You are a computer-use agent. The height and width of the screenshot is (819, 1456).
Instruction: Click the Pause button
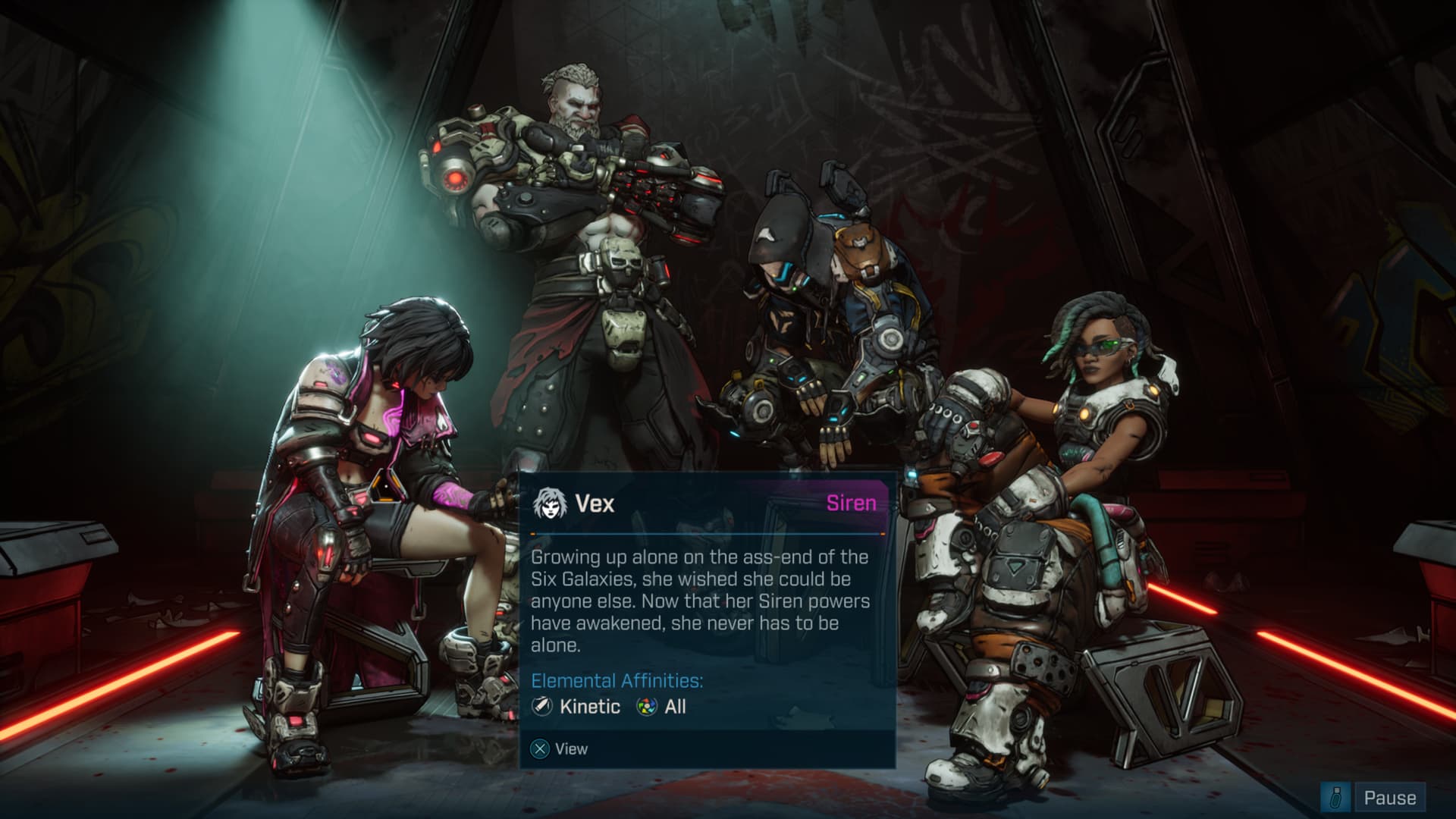[x=1389, y=798]
